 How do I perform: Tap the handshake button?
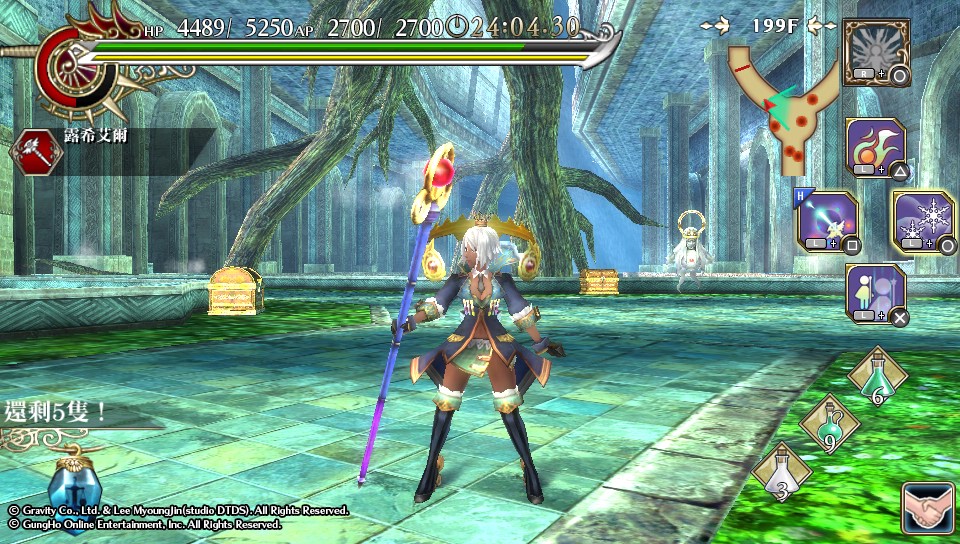[x=925, y=508]
